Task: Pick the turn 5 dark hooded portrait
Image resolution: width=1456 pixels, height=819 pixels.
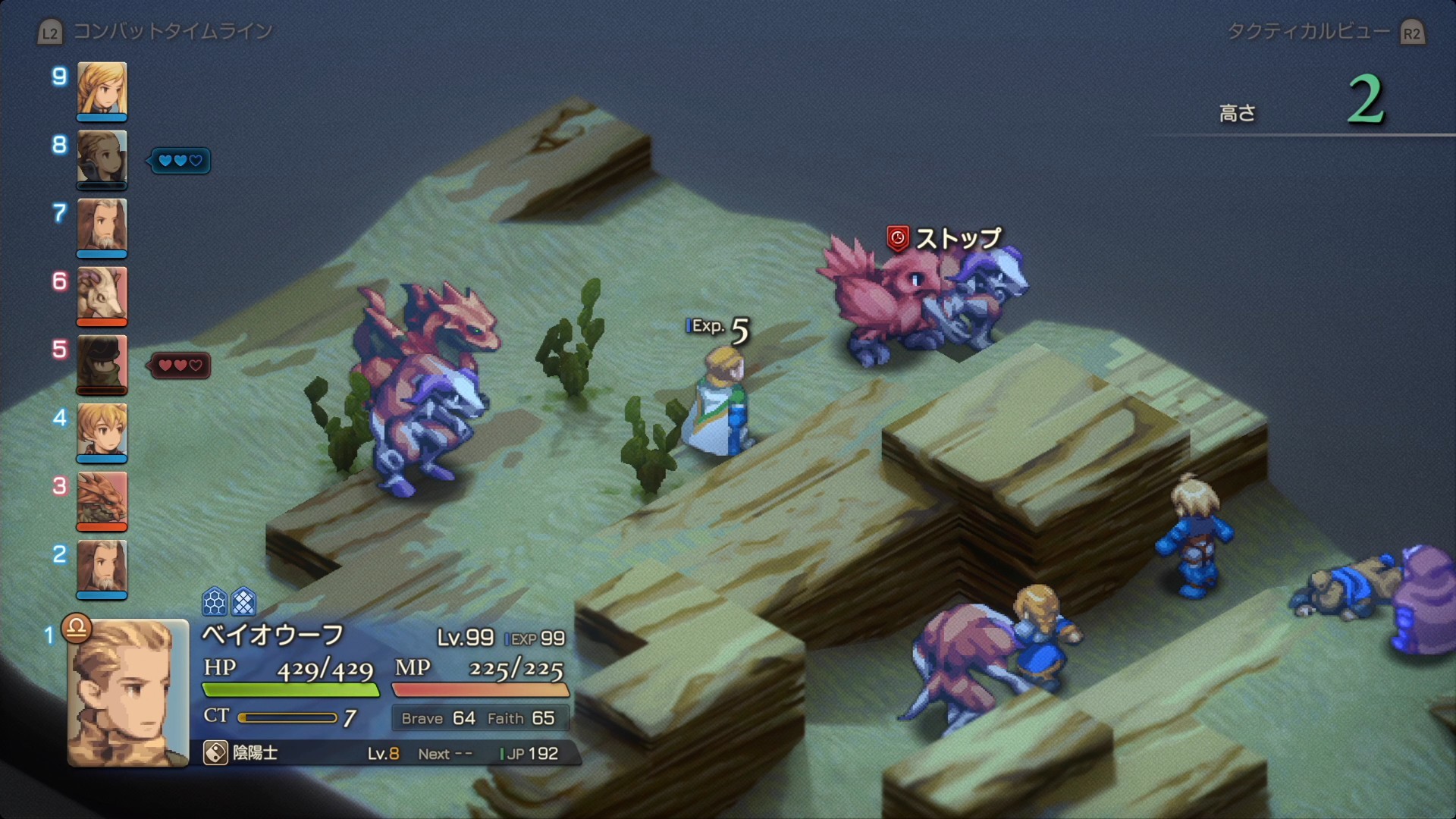Action: 102,362
